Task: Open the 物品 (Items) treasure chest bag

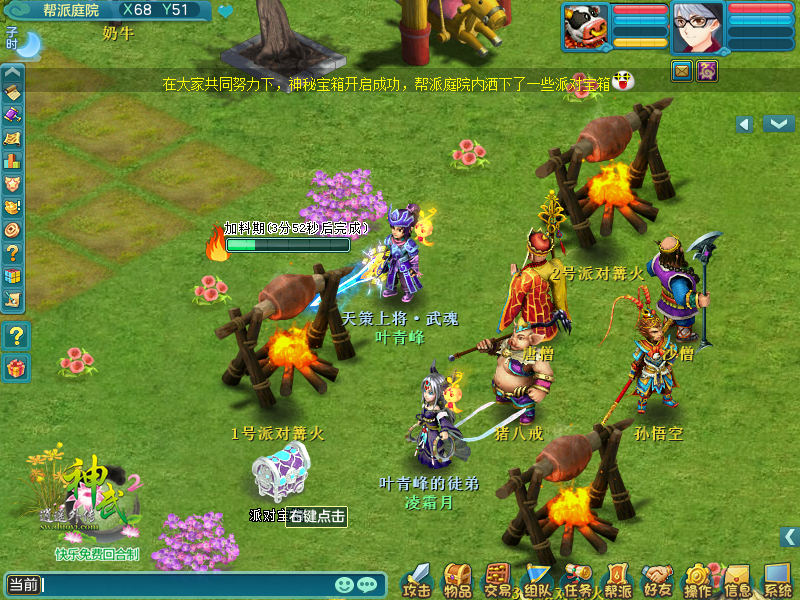Action: point(458,579)
